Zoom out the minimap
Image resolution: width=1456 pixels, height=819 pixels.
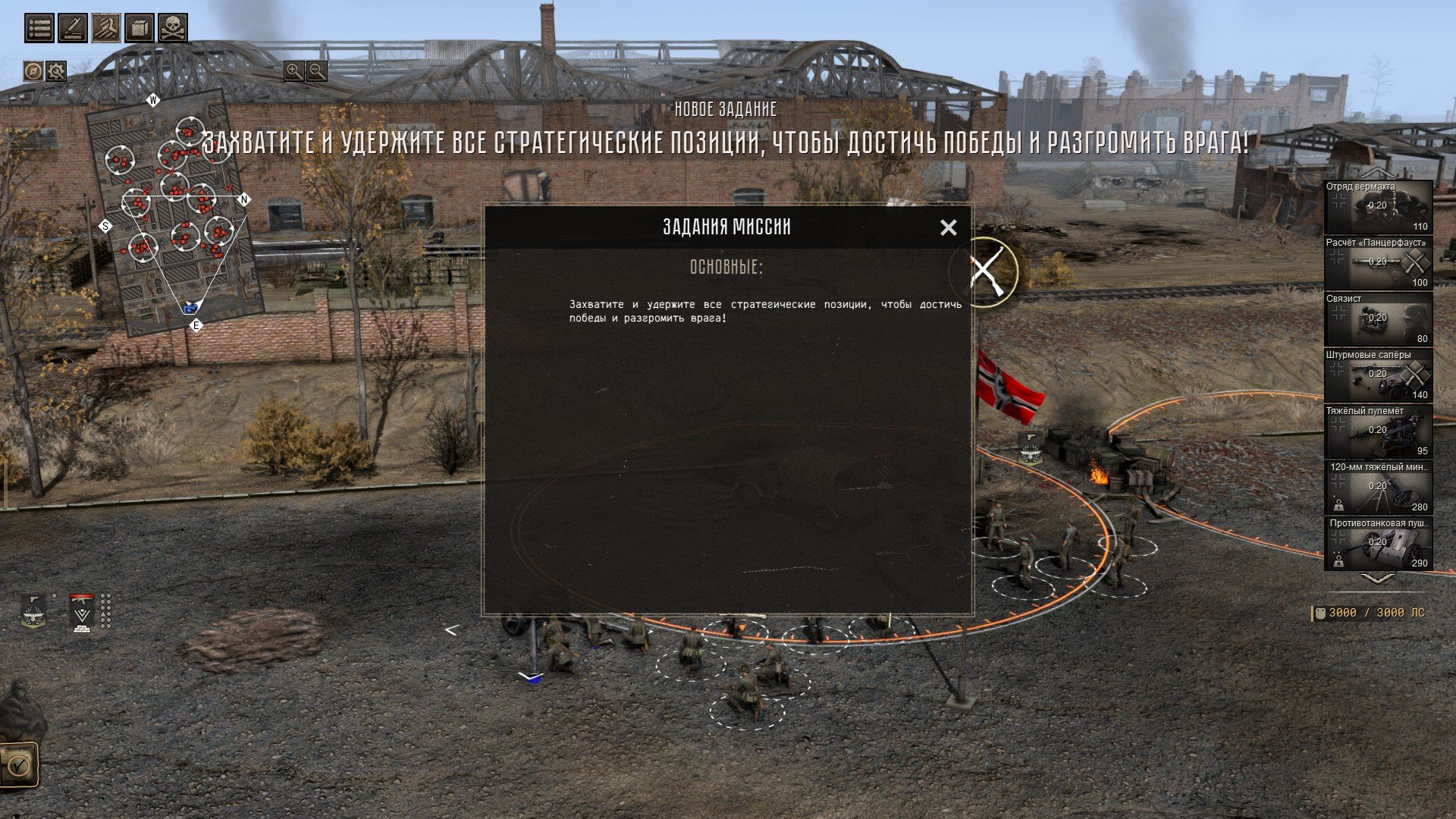pyautogui.click(x=317, y=71)
